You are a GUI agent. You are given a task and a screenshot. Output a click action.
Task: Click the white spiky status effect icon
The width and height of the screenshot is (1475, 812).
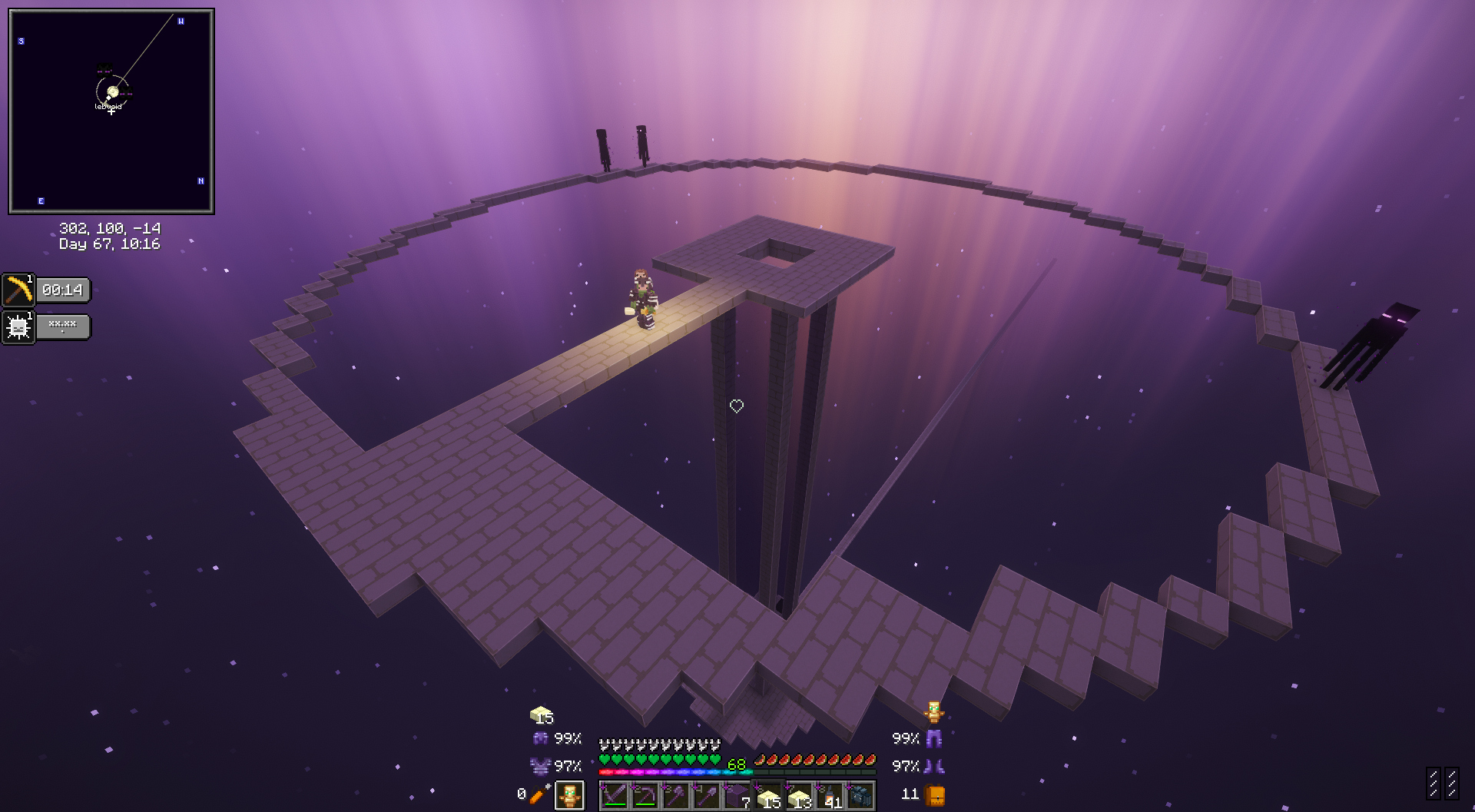(18, 327)
